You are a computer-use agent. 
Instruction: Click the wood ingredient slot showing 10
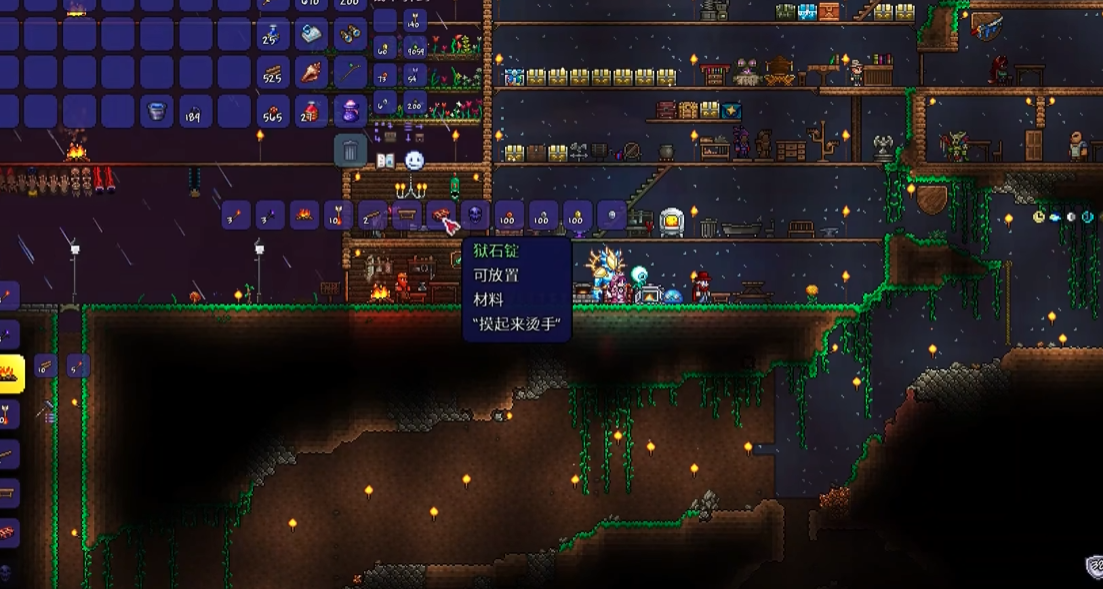pos(44,366)
